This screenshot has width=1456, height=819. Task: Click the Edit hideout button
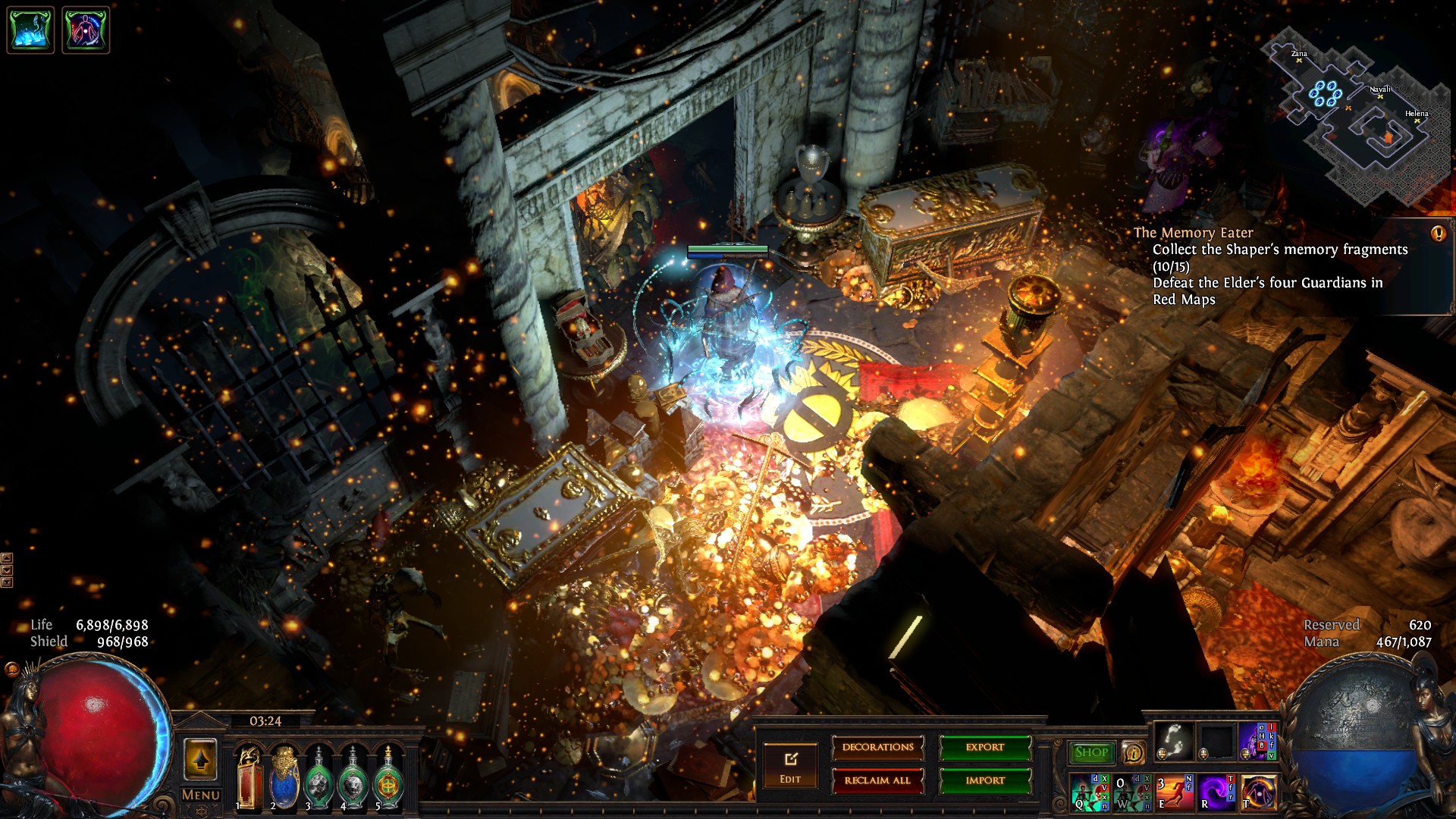tap(790, 766)
